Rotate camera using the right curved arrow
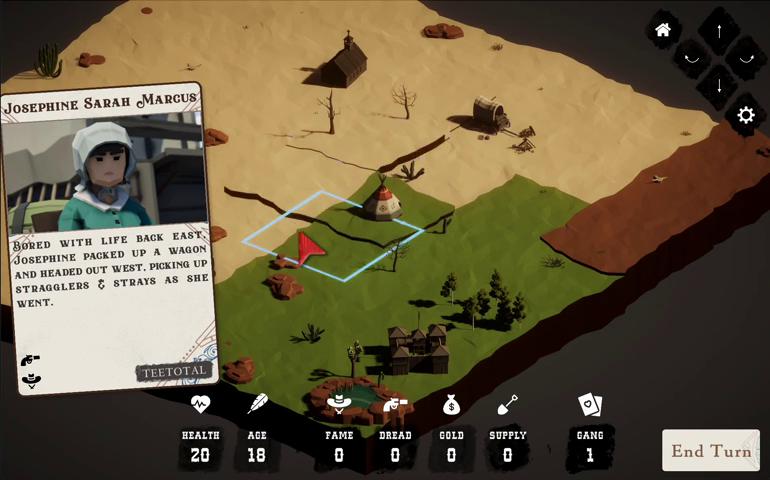 tap(746, 58)
